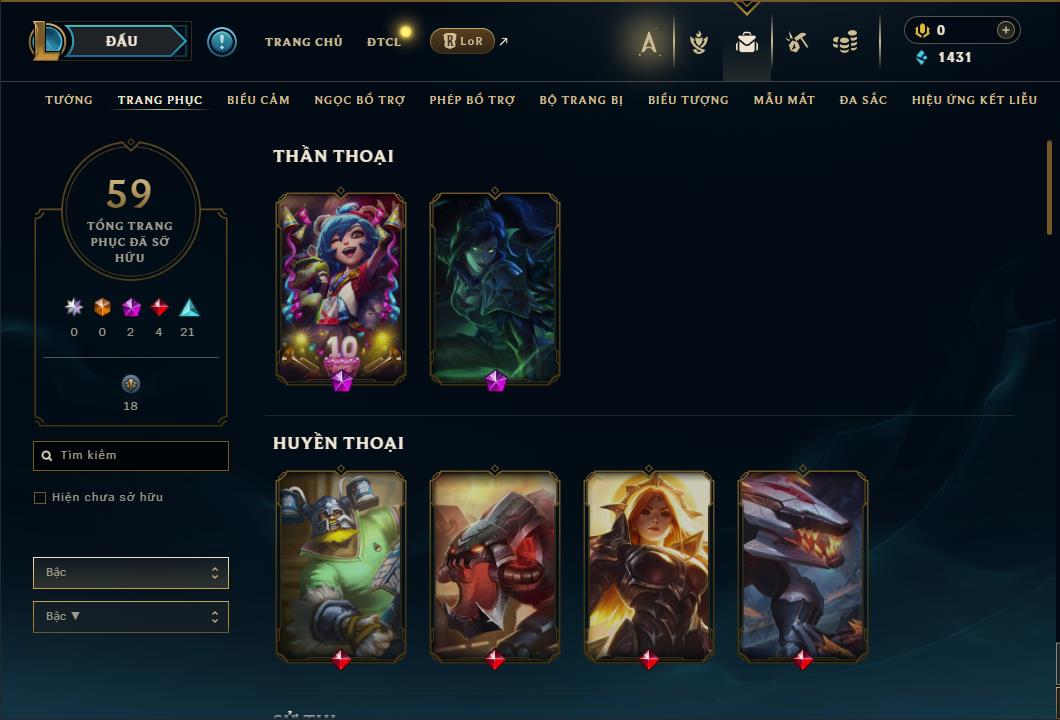Select the ĐA SẮC chromas tab
The image size is (1060, 720).
click(x=863, y=100)
